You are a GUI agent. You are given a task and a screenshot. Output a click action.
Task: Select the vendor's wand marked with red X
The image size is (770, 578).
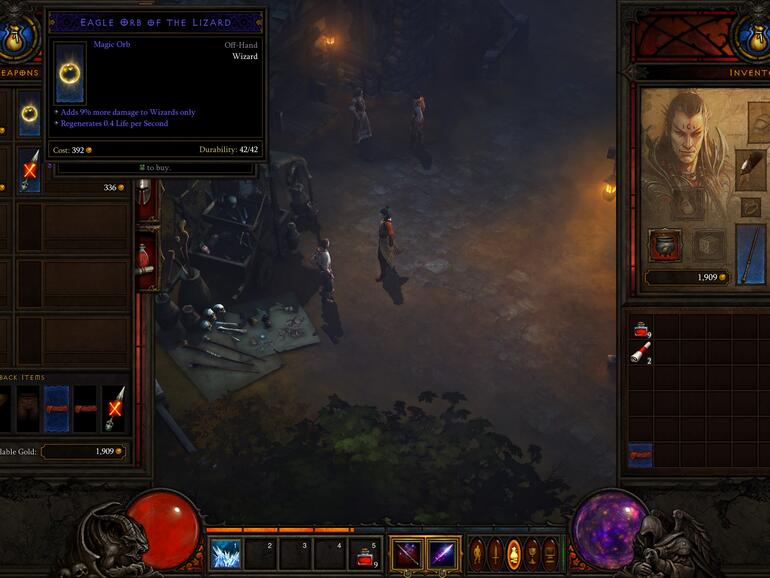pos(29,170)
